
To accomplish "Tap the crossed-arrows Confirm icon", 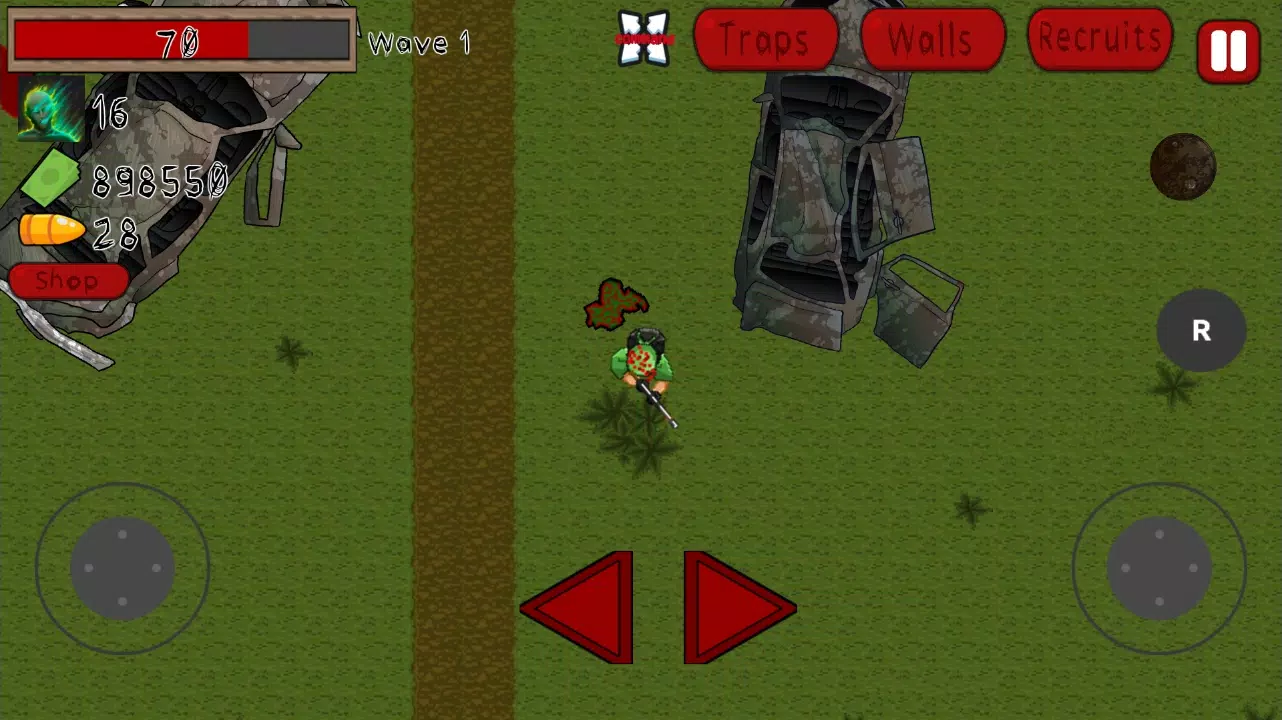I will click(x=643, y=40).
